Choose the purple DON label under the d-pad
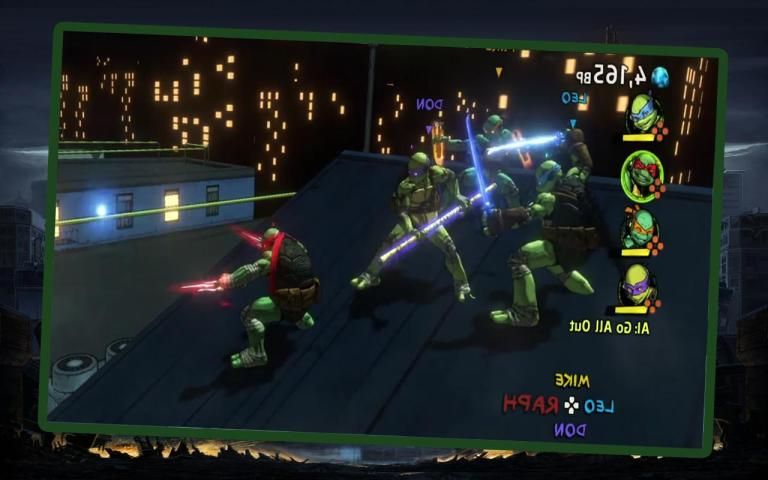 [569, 429]
